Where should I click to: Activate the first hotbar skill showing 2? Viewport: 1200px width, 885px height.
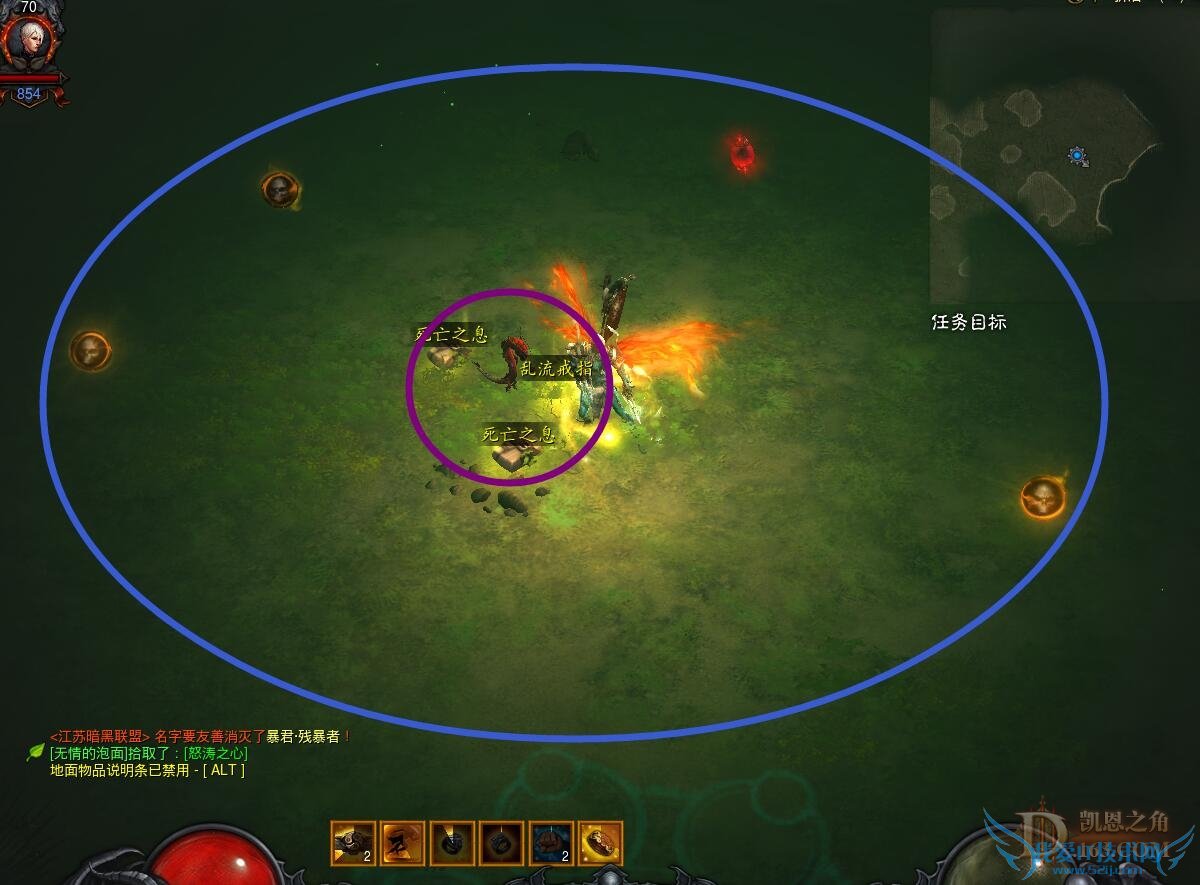(x=353, y=843)
